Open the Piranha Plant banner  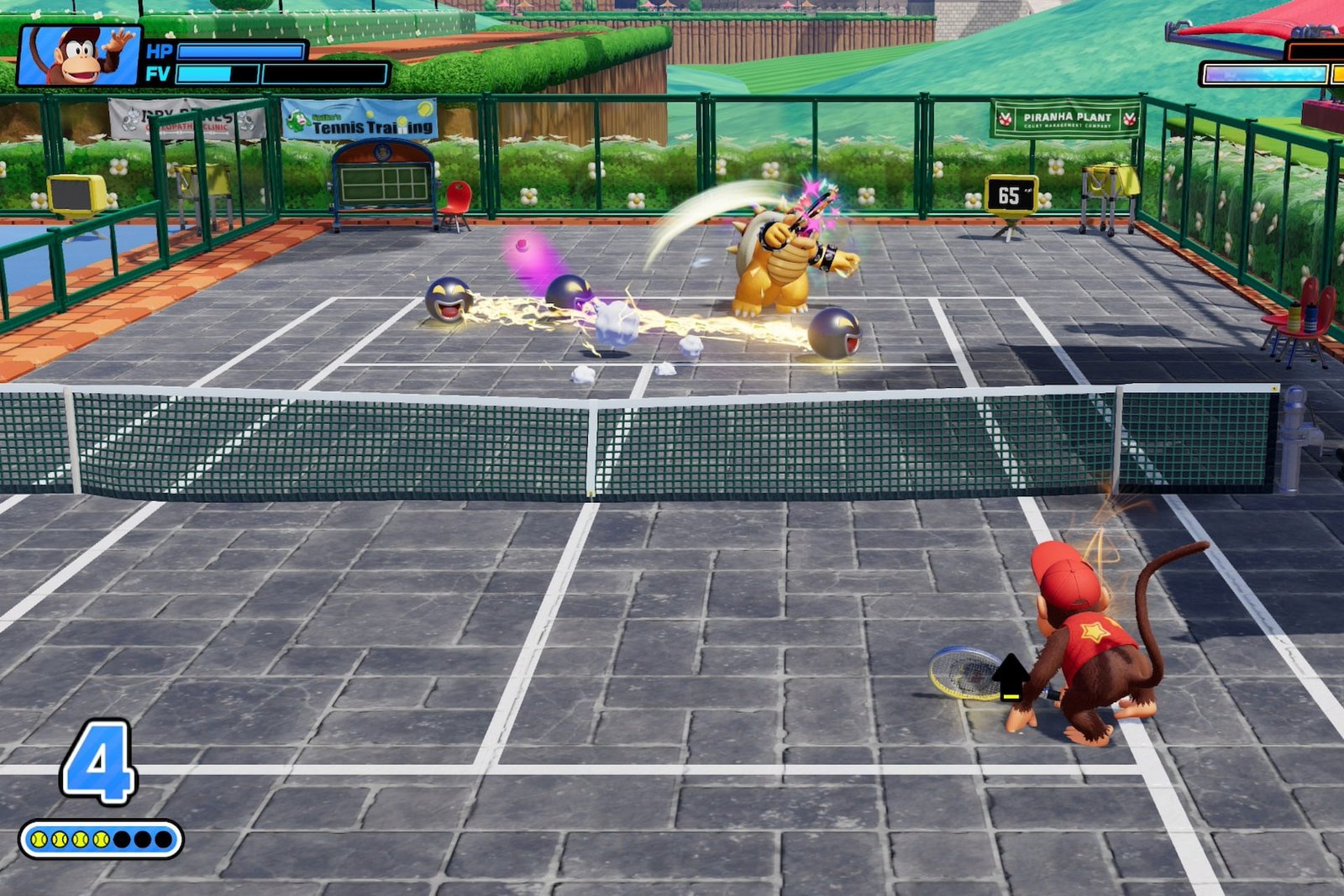pos(1064,116)
